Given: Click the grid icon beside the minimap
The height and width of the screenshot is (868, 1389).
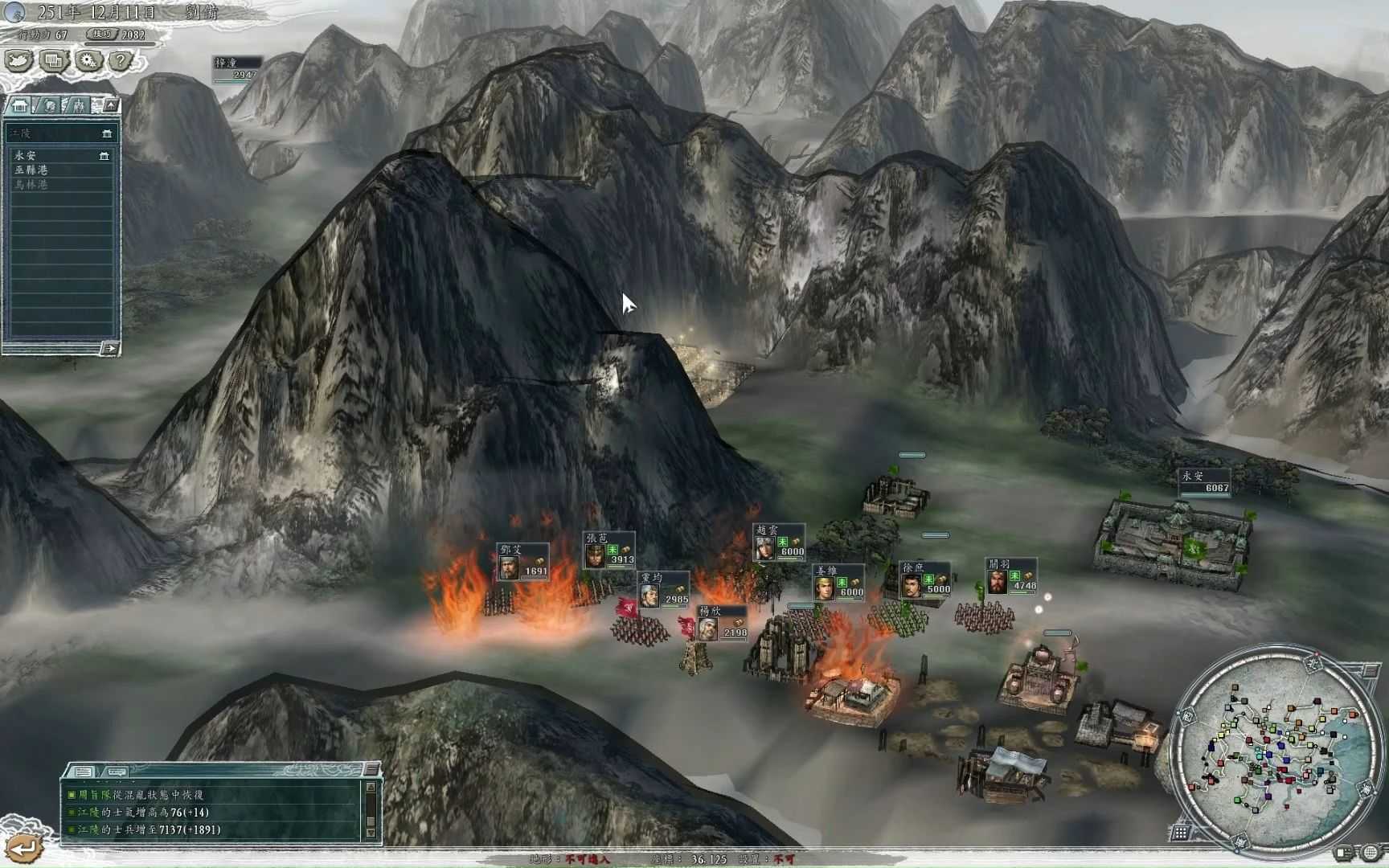Looking at the screenshot, I should (x=1179, y=833).
